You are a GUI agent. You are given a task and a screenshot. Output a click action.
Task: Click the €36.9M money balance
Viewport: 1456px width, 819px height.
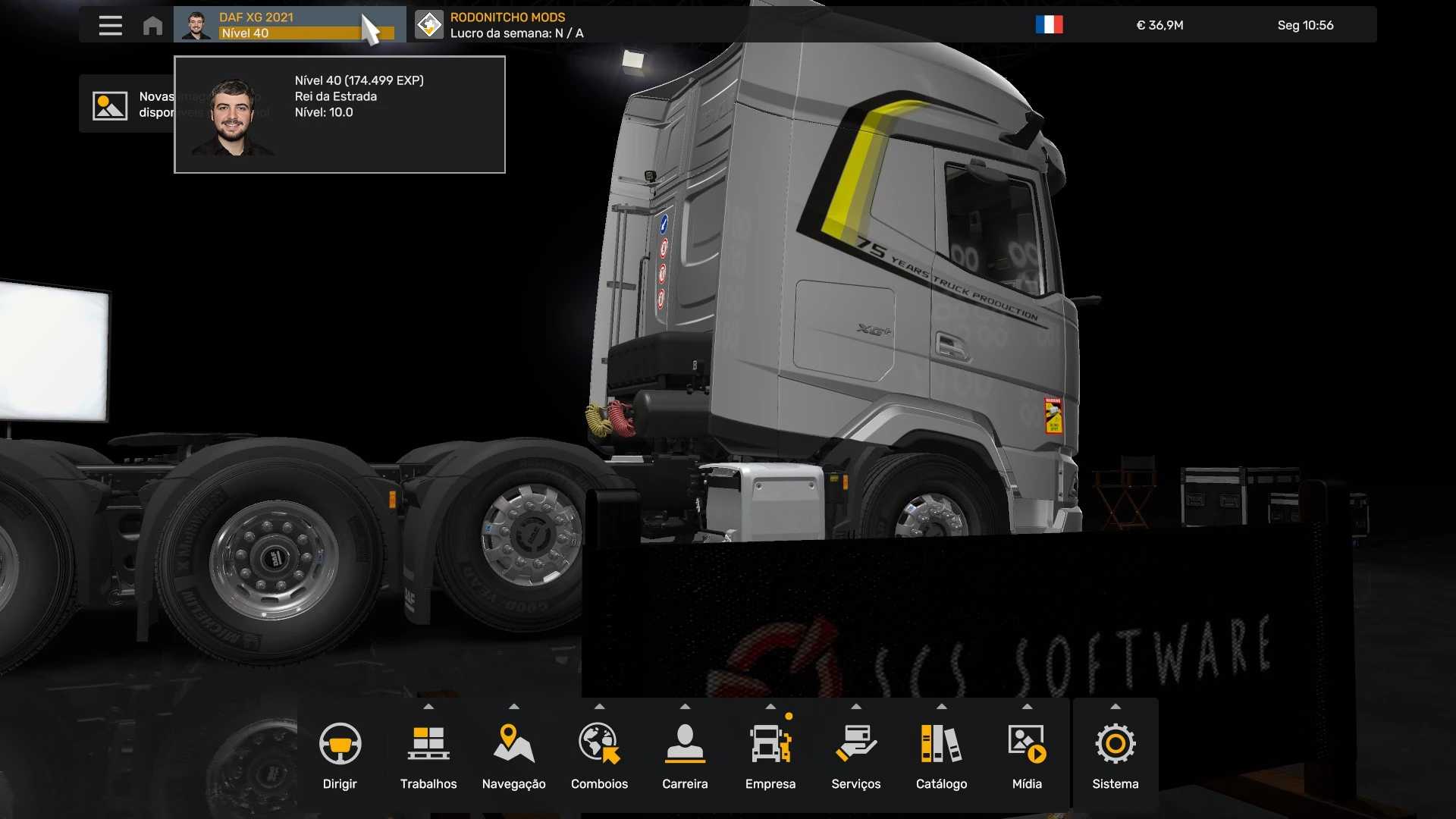1159,25
